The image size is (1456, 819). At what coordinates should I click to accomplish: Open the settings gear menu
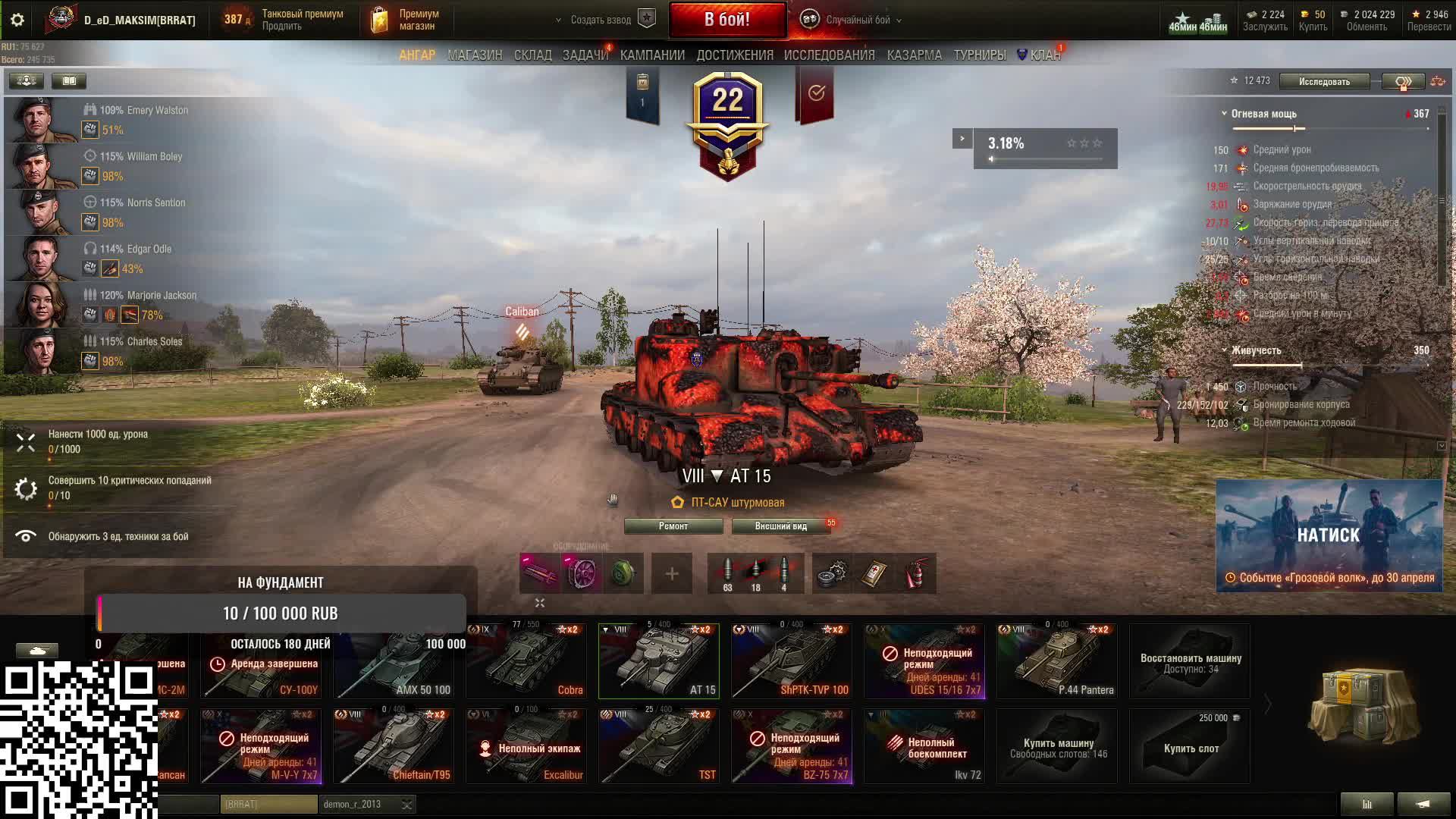pos(17,20)
